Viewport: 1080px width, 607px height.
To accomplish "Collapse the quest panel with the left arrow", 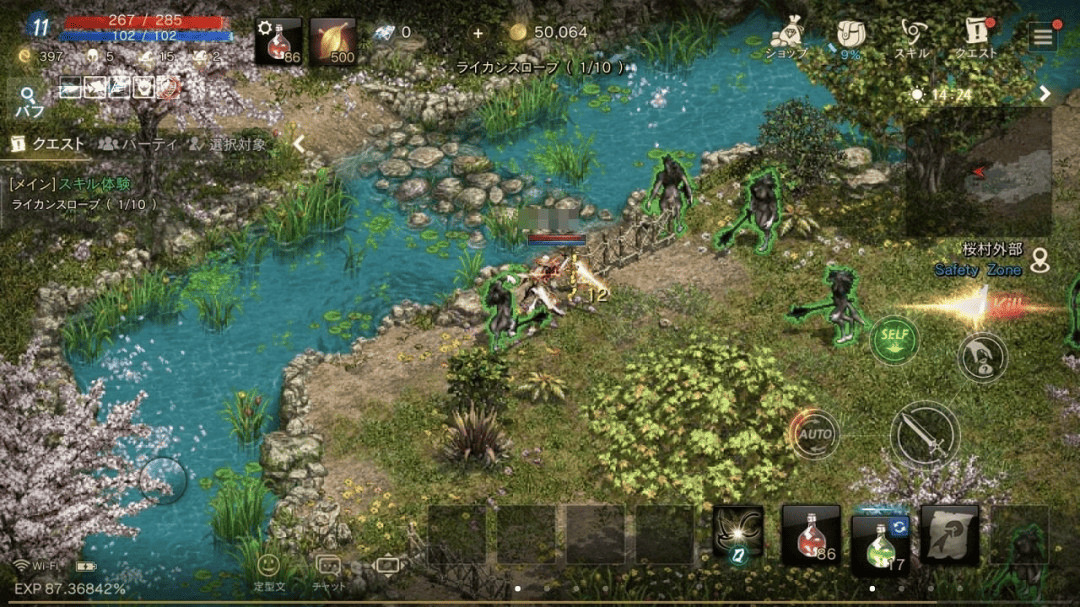I will coord(298,144).
